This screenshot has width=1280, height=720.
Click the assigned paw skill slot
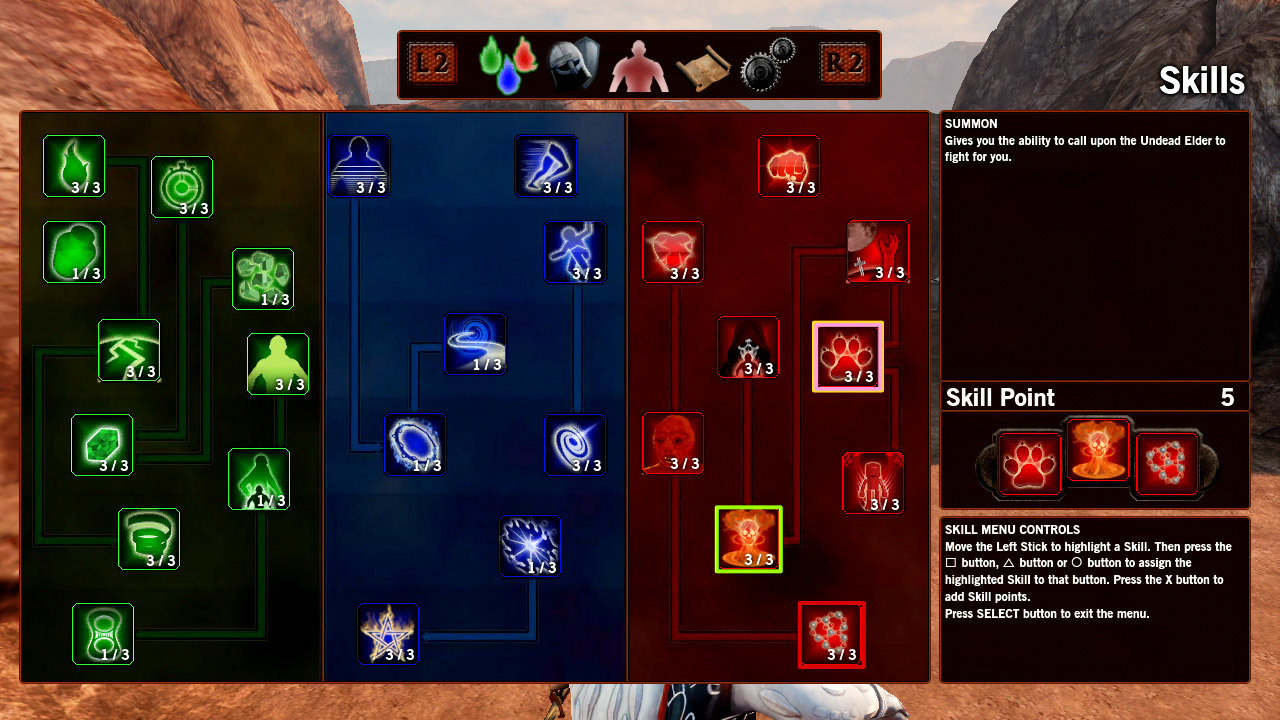(x=1029, y=464)
